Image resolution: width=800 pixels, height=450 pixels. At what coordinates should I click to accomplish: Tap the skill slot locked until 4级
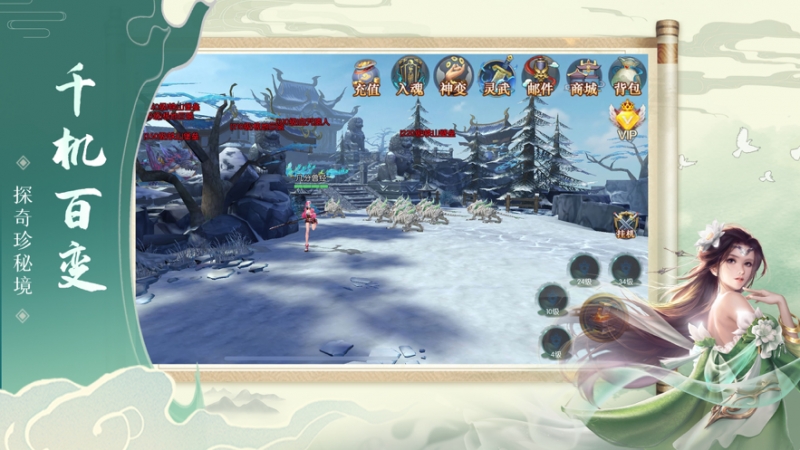[x=556, y=342]
